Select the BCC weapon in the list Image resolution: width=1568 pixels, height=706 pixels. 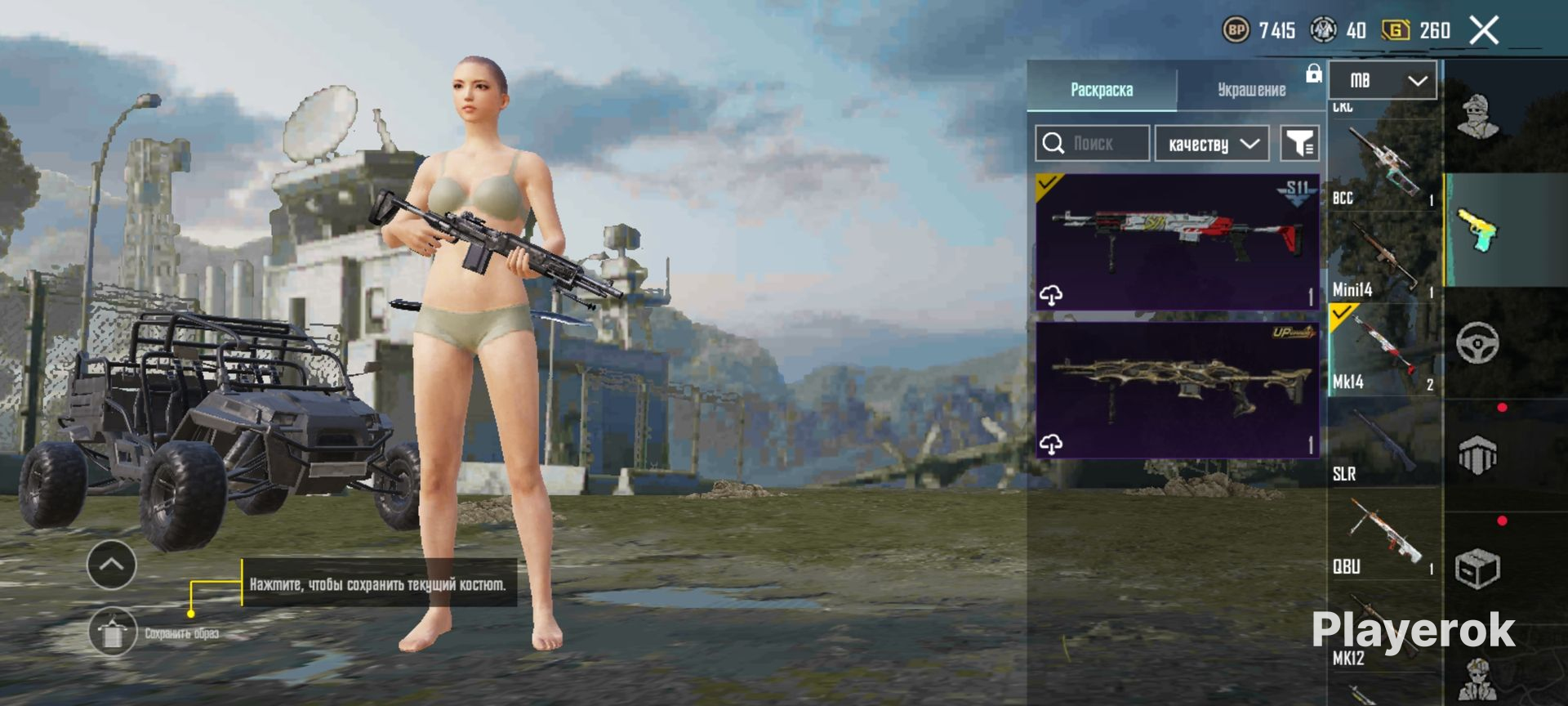[x=1384, y=168]
